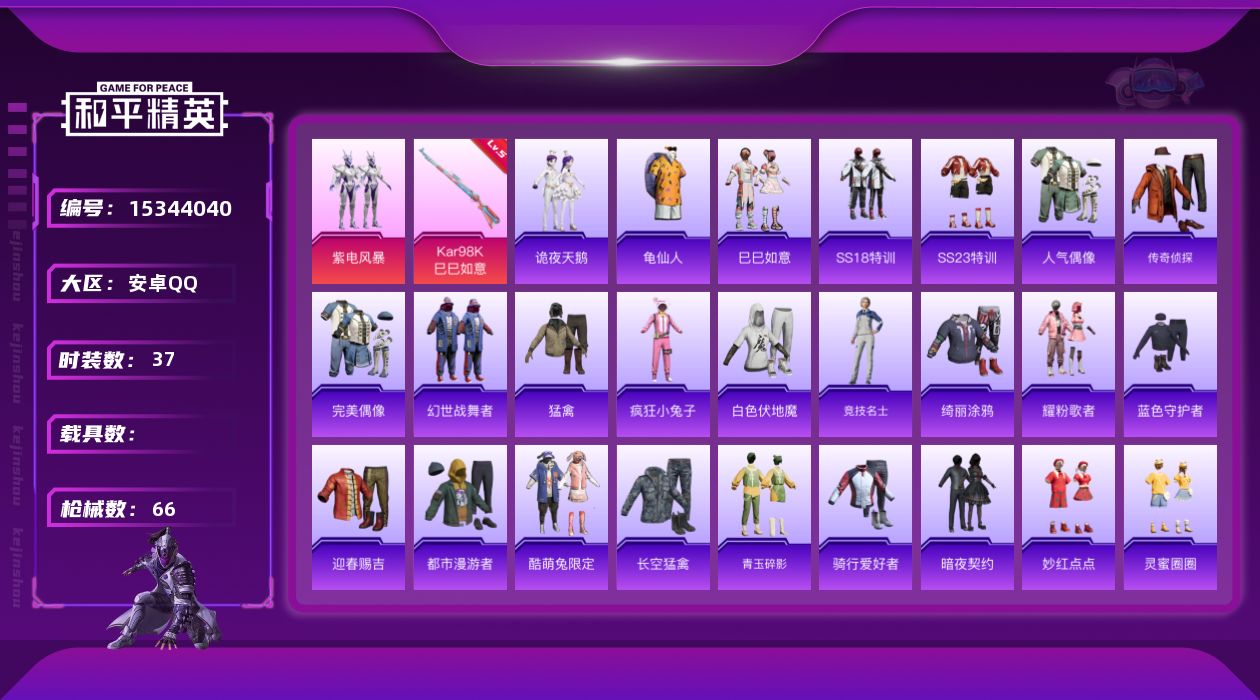Viewport: 1260px width, 700px height.
Task: Open the 诡夜天鹅 outfit tile
Action: [x=561, y=211]
